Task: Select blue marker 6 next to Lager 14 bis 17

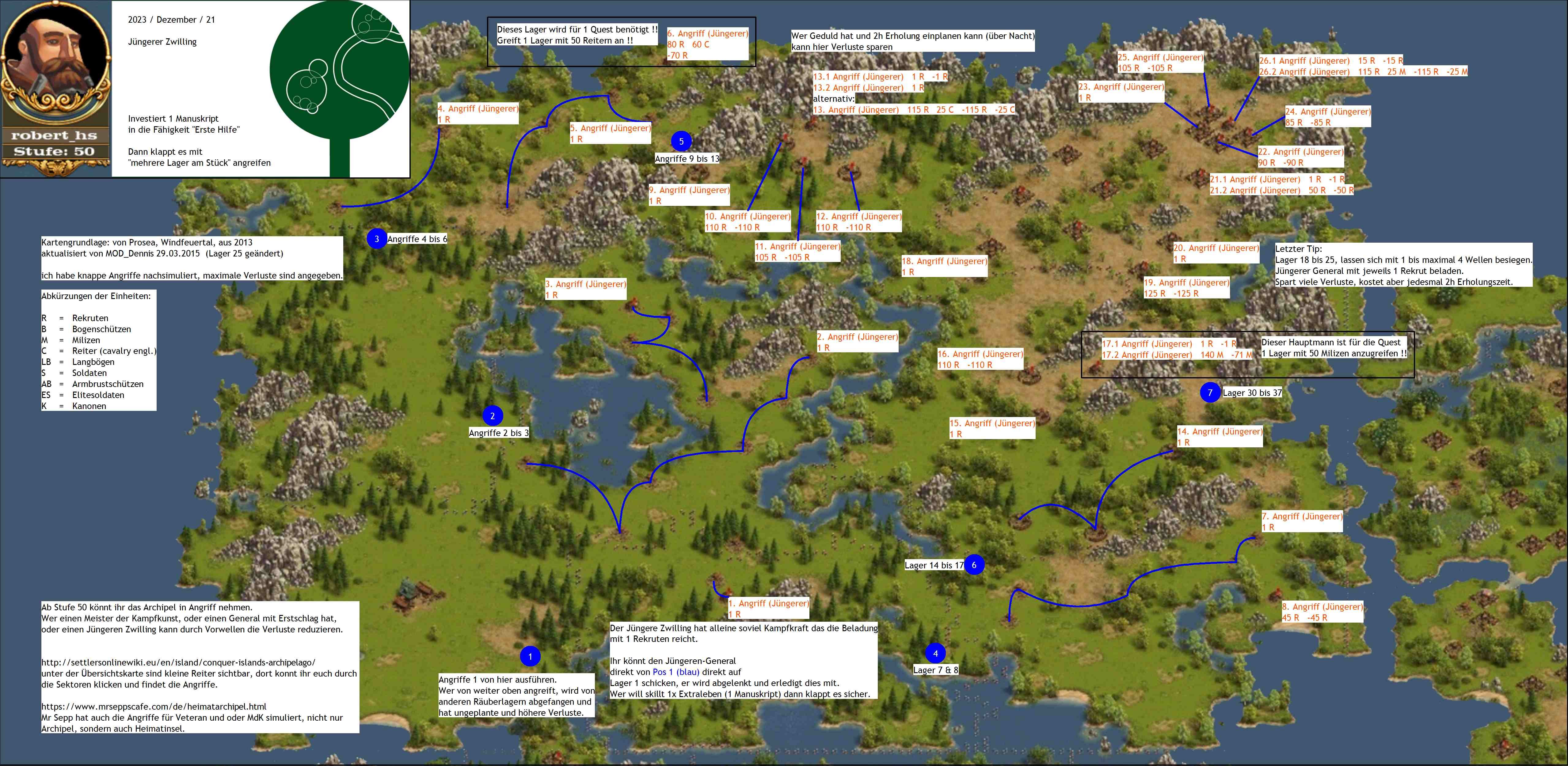Action: 974,565
